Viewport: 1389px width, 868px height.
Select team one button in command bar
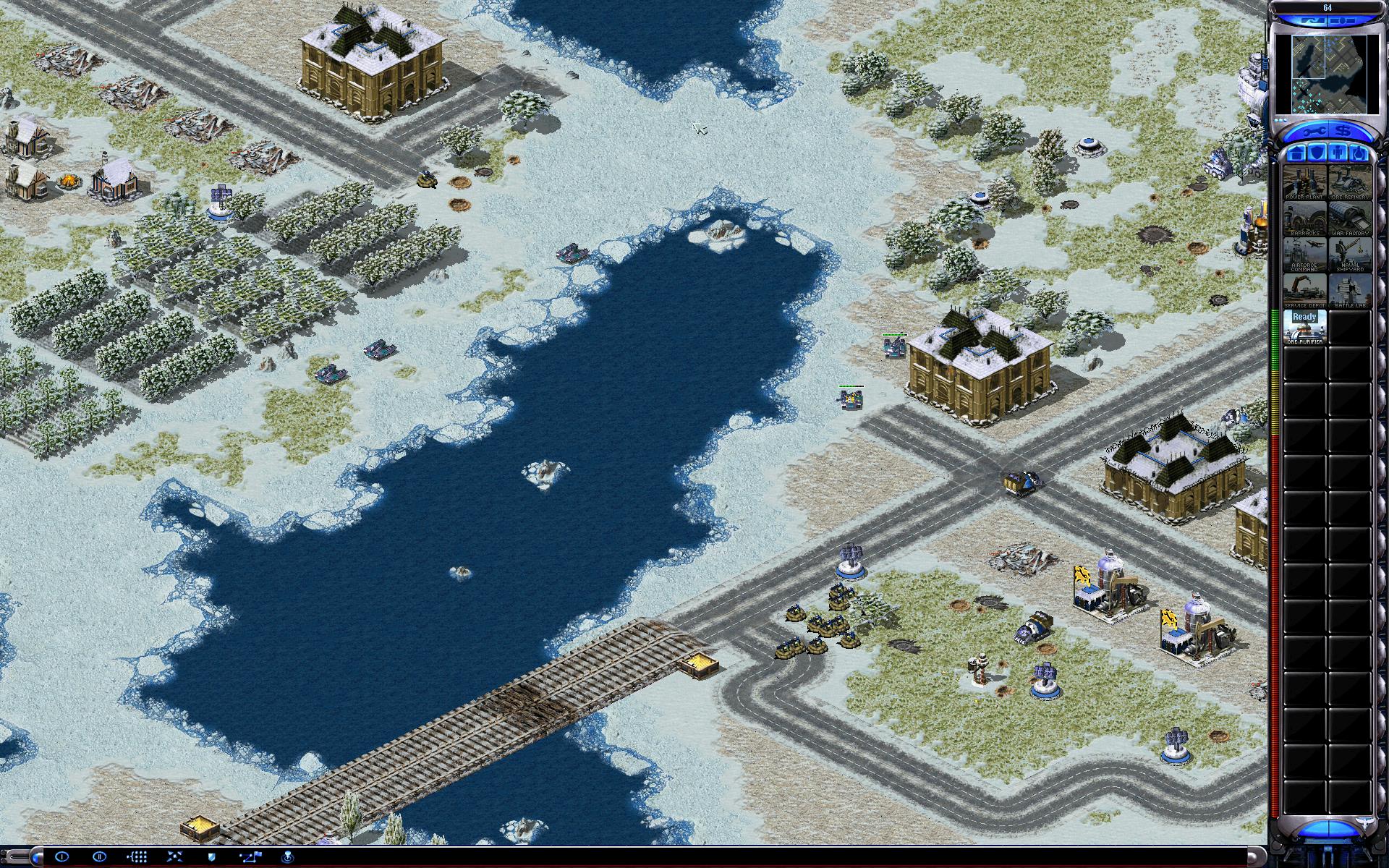[x=61, y=856]
